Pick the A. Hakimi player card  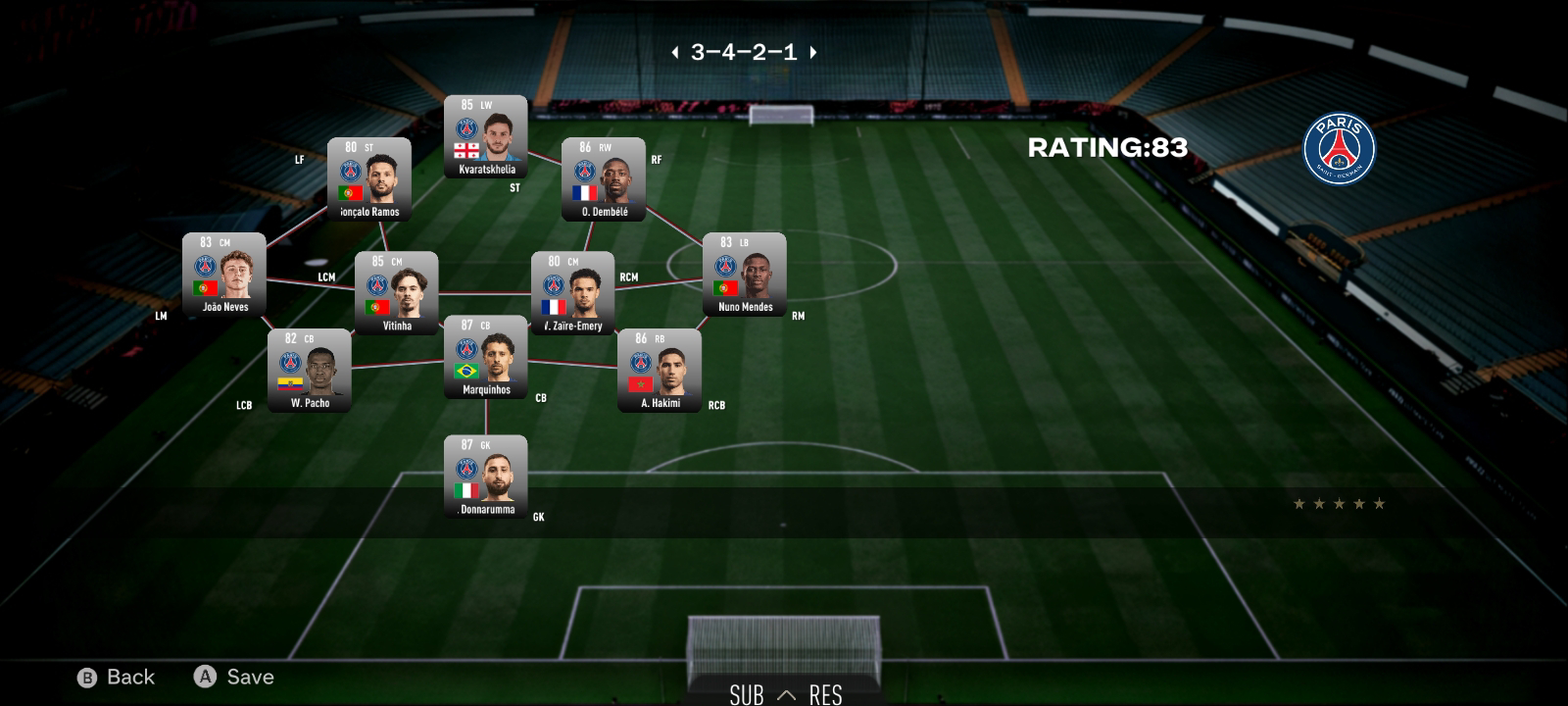660,371
